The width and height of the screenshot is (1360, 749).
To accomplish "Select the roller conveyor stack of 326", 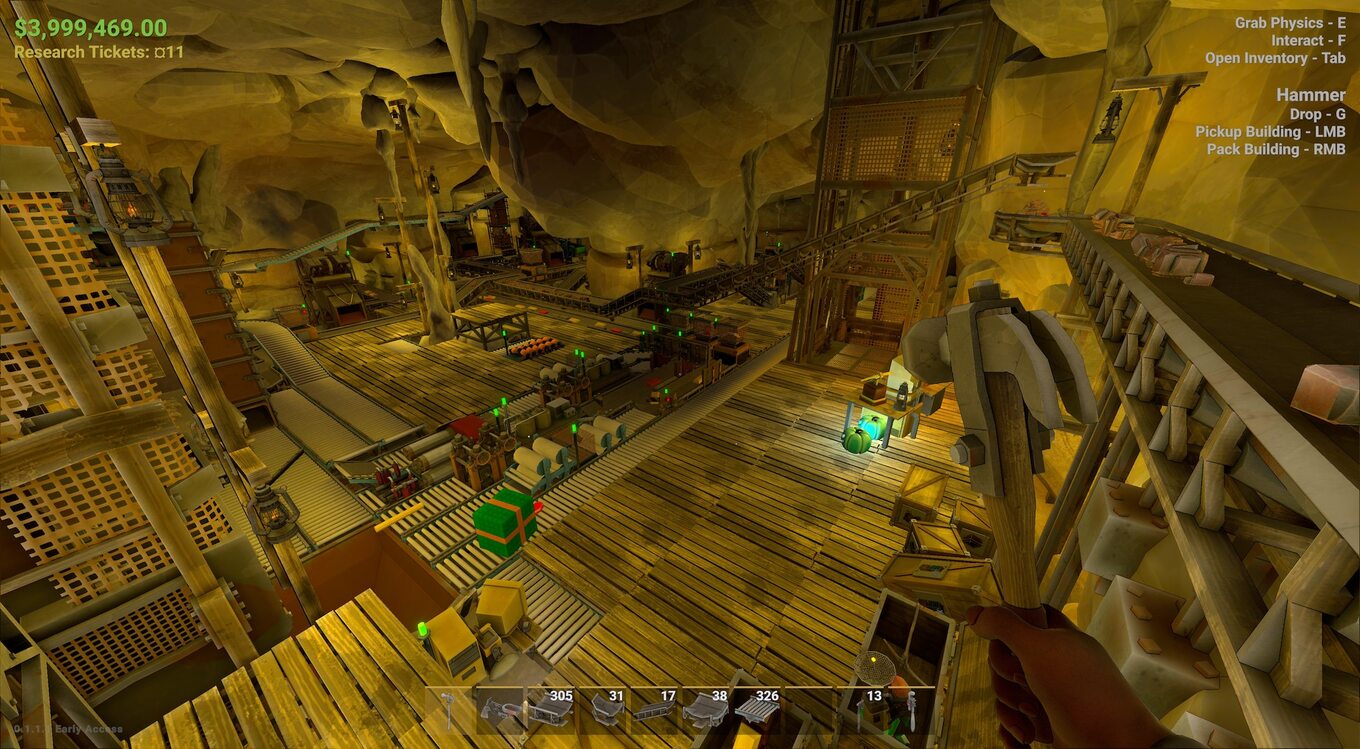I will [757, 710].
